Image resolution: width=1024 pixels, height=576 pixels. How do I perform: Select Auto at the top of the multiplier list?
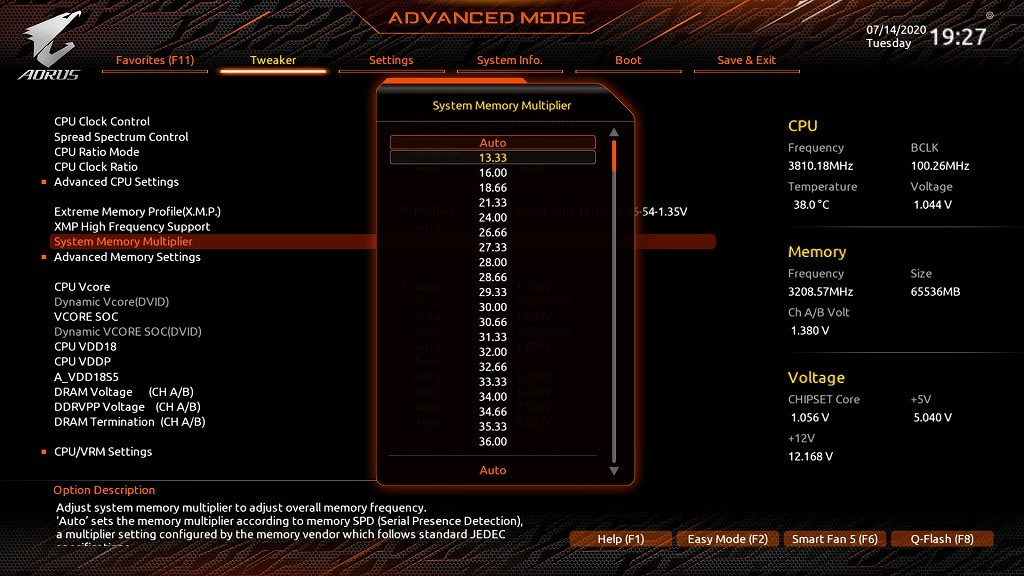[493, 143]
